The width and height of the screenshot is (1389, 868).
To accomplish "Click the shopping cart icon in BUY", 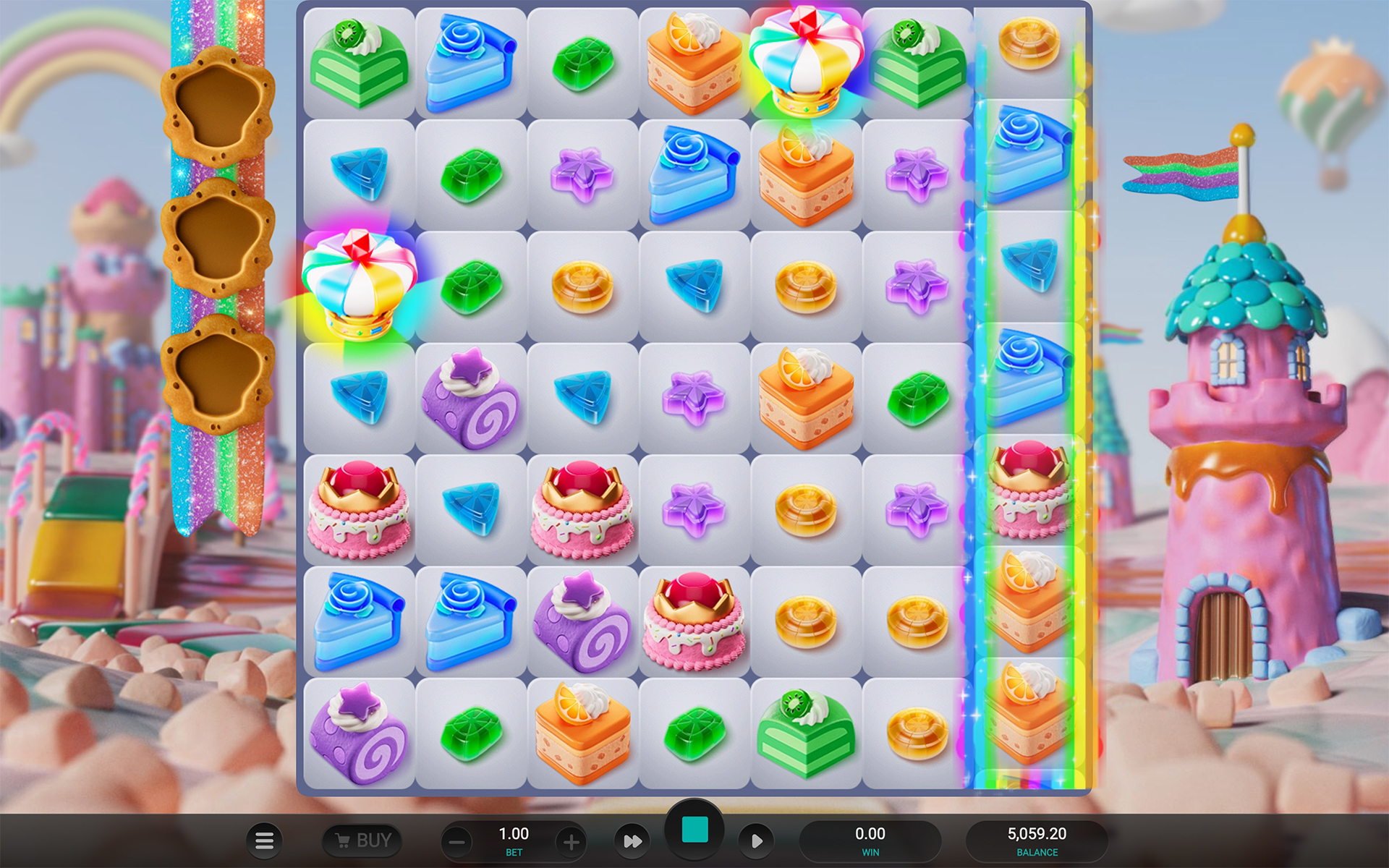I will tap(346, 841).
